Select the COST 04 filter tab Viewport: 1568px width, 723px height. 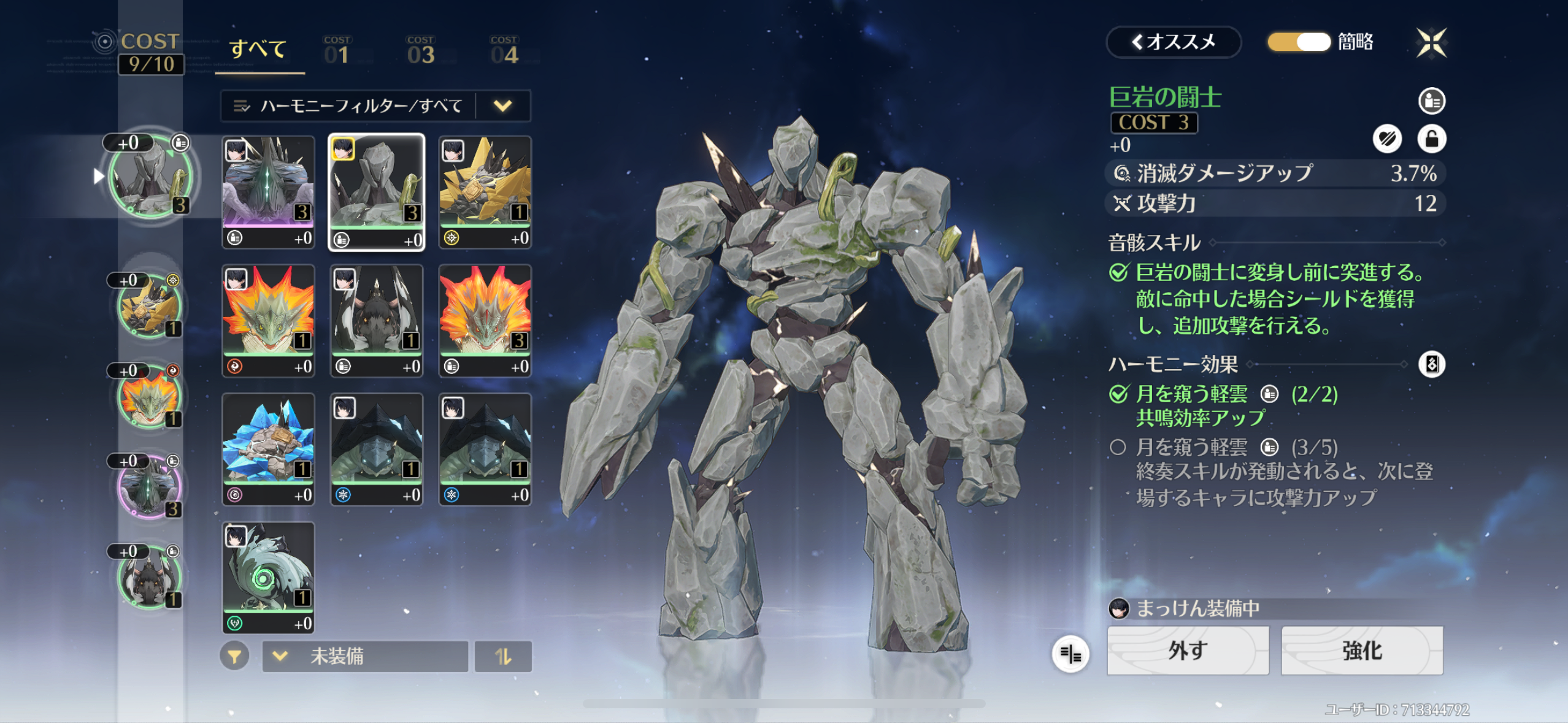pyautogui.click(x=504, y=50)
